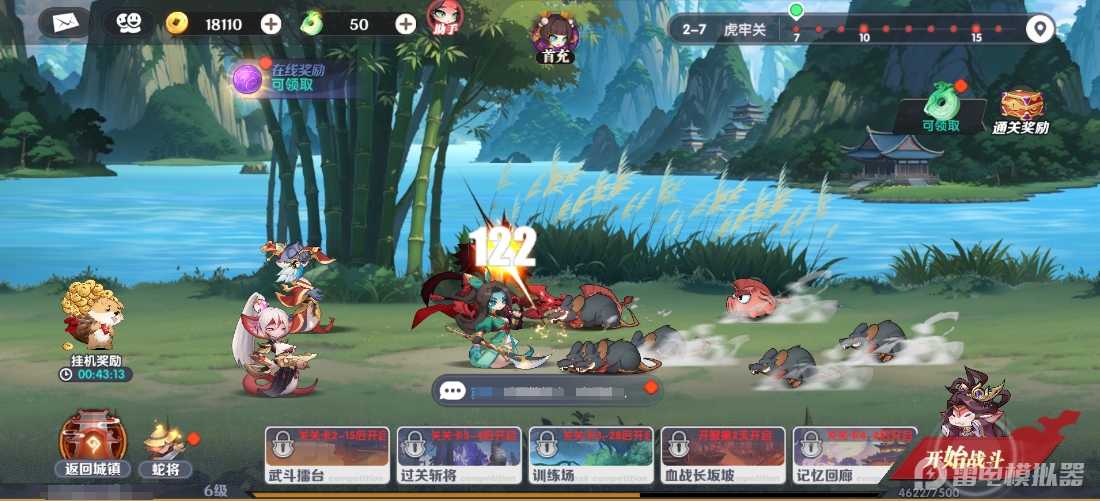Open the 蛇将 snake general menu
Screen dimensions: 1100x501
(166, 447)
